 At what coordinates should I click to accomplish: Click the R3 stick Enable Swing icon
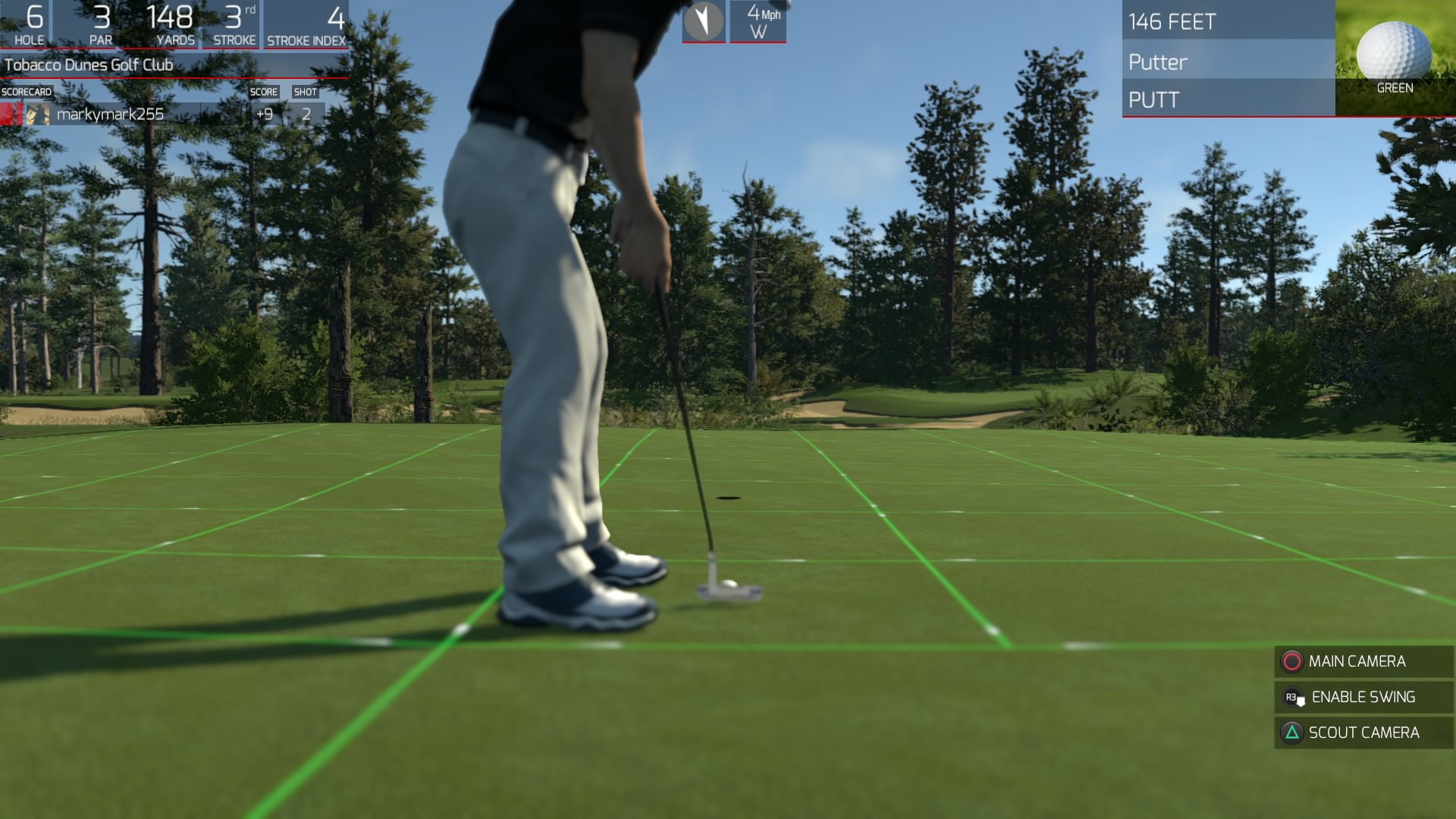(1292, 697)
